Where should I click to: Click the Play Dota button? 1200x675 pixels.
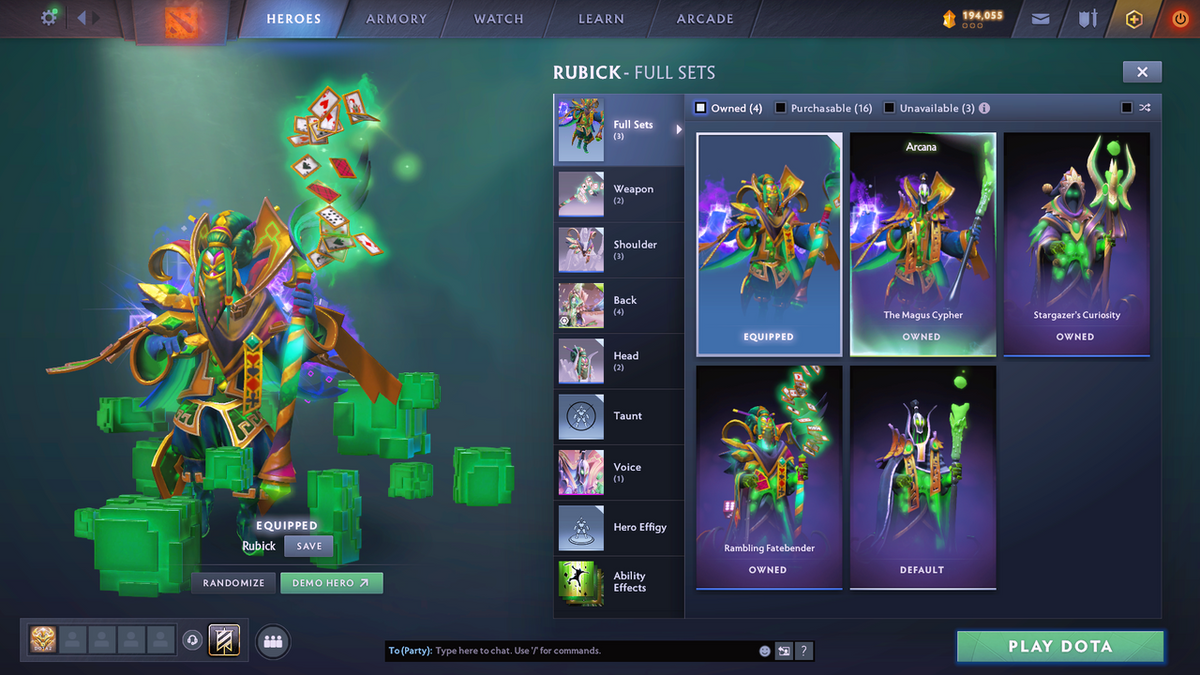point(1060,646)
